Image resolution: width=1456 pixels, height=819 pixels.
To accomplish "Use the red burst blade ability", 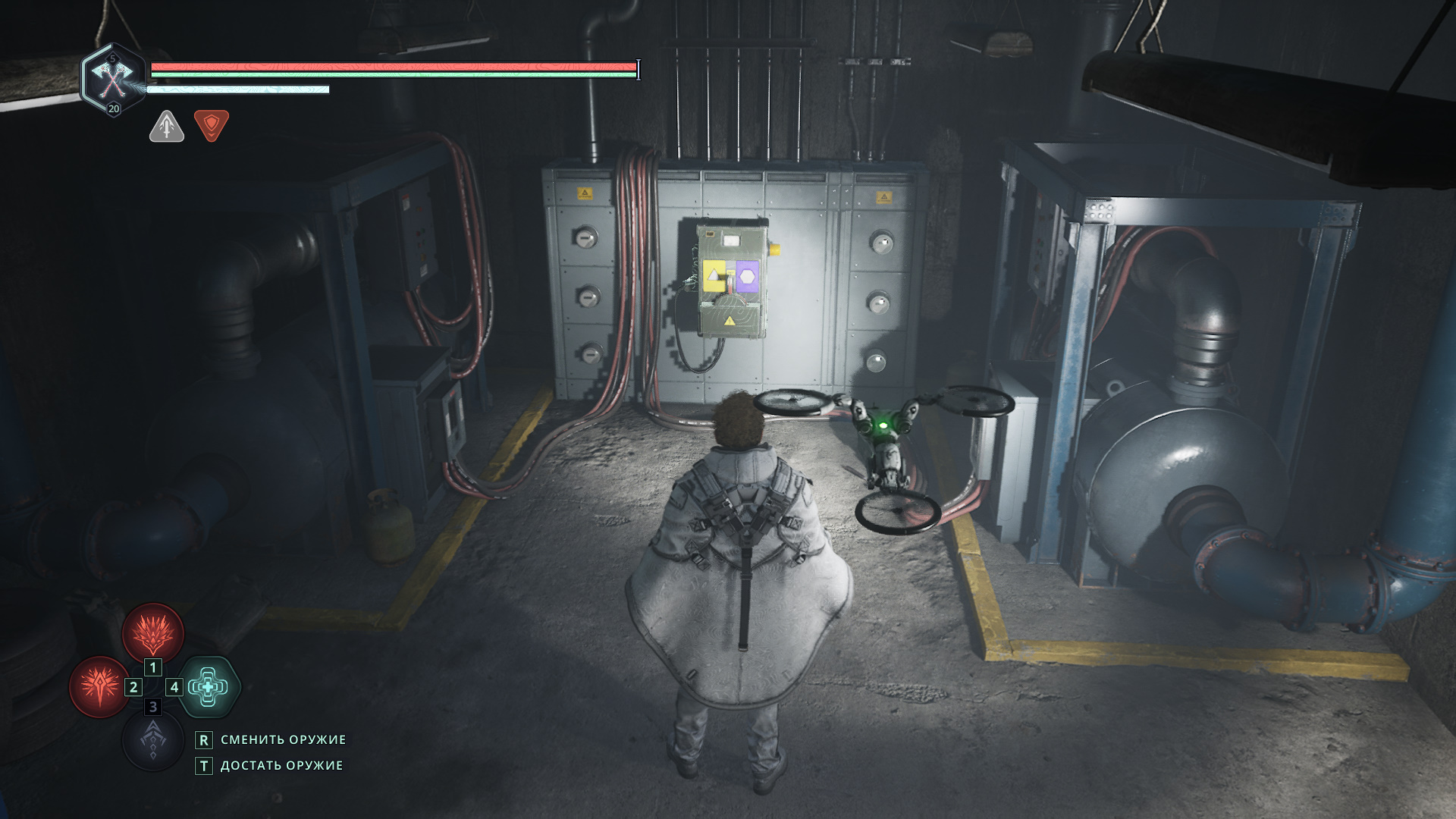I will tap(99, 687).
